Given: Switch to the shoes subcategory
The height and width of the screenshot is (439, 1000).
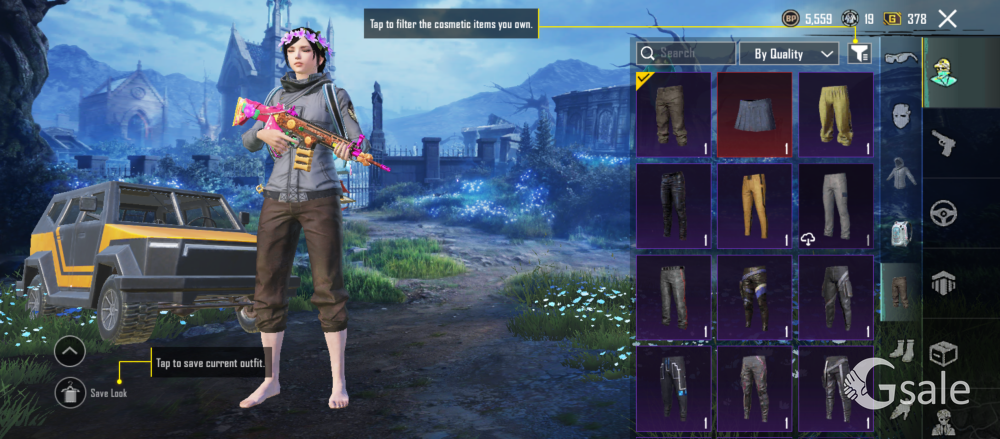Looking at the screenshot, I should (899, 349).
